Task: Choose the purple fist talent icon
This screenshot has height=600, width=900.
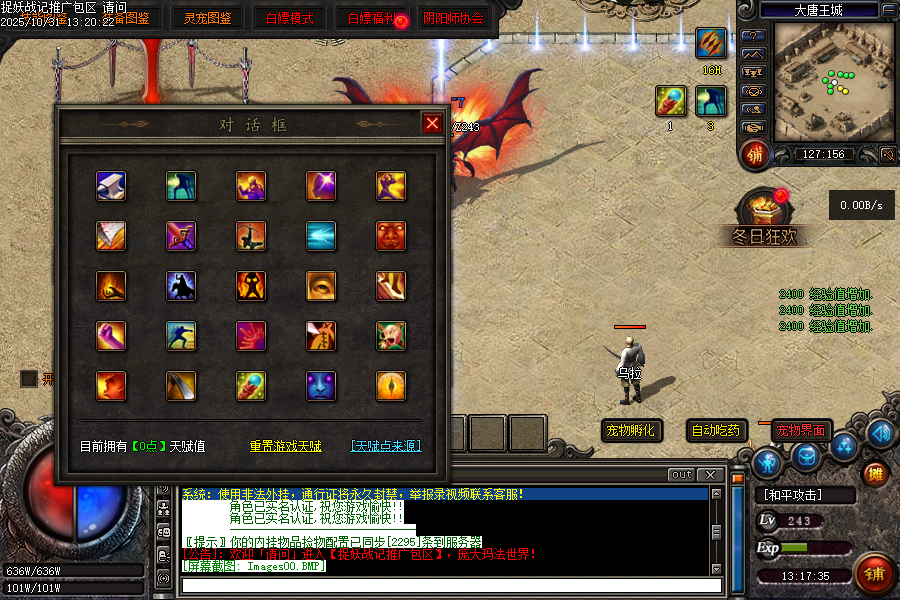Action: pos(111,336)
